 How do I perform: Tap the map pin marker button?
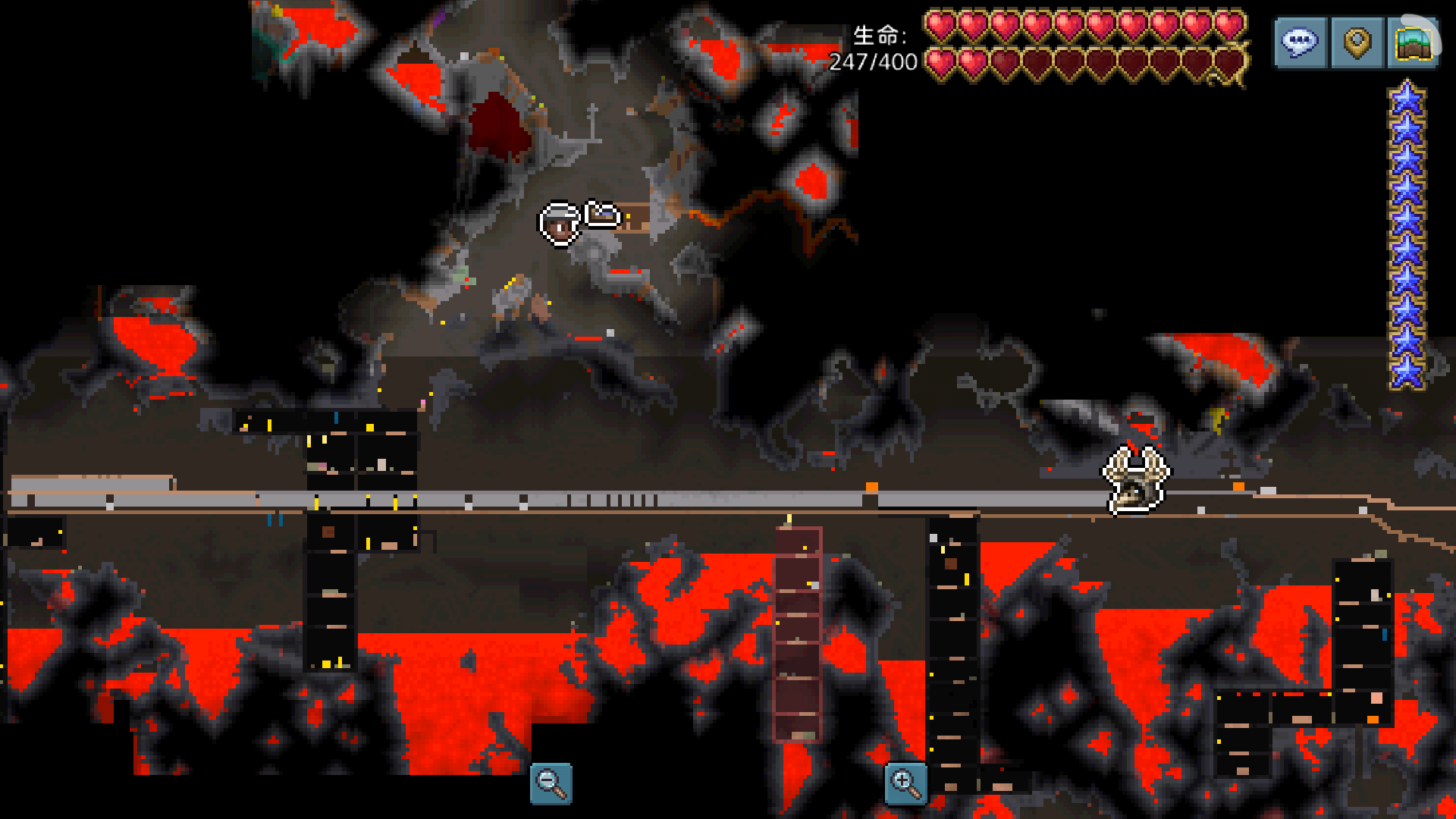tap(1357, 43)
